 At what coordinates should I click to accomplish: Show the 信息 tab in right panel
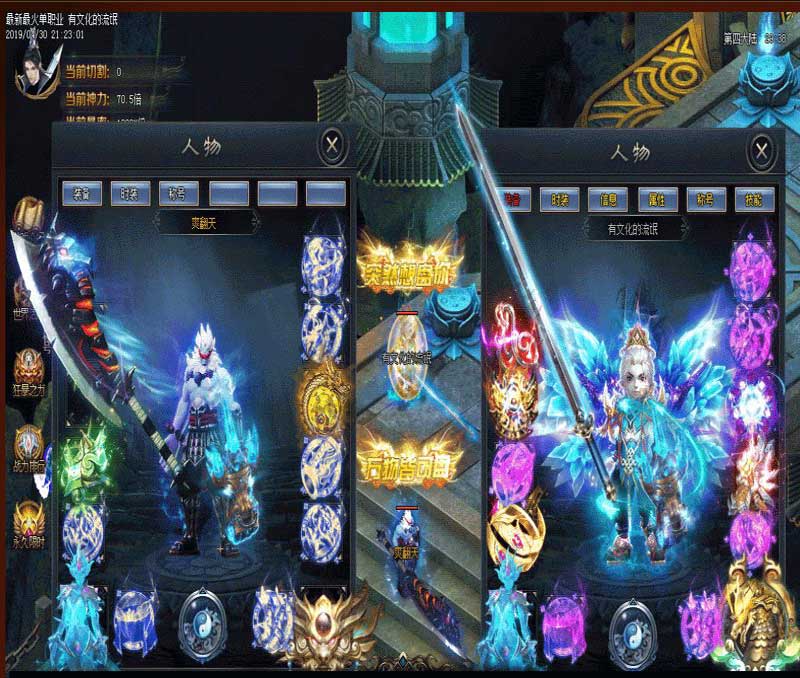click(608, 199)
